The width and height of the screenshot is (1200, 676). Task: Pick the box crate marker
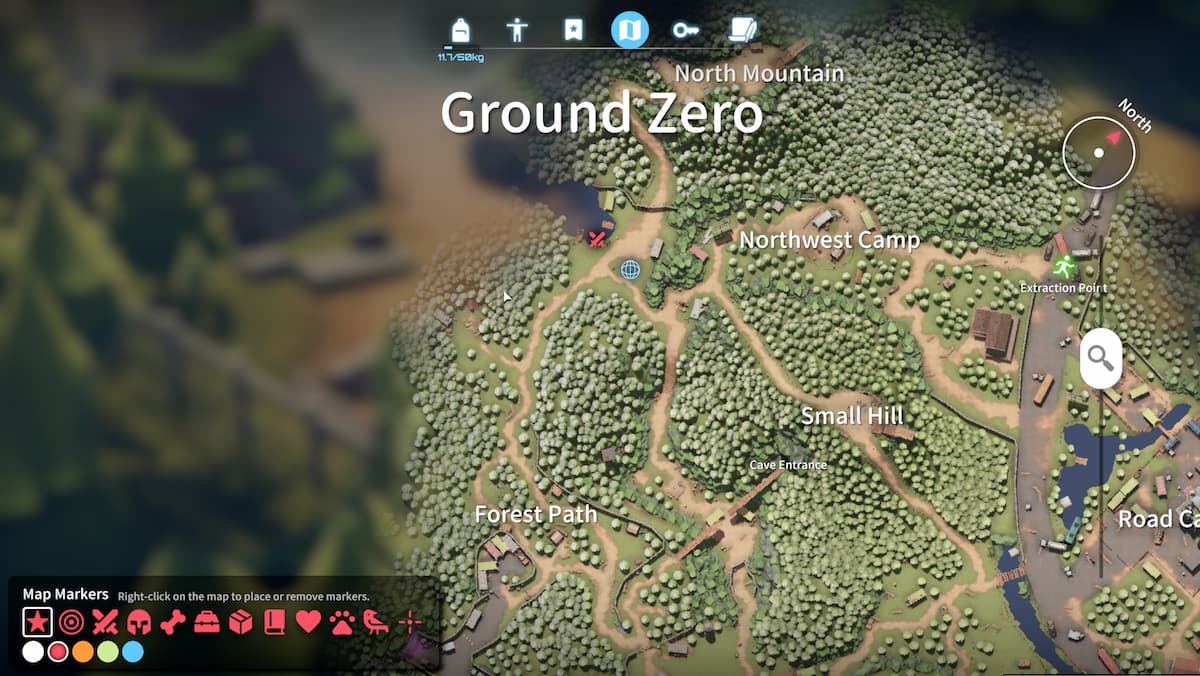(241, 623)
